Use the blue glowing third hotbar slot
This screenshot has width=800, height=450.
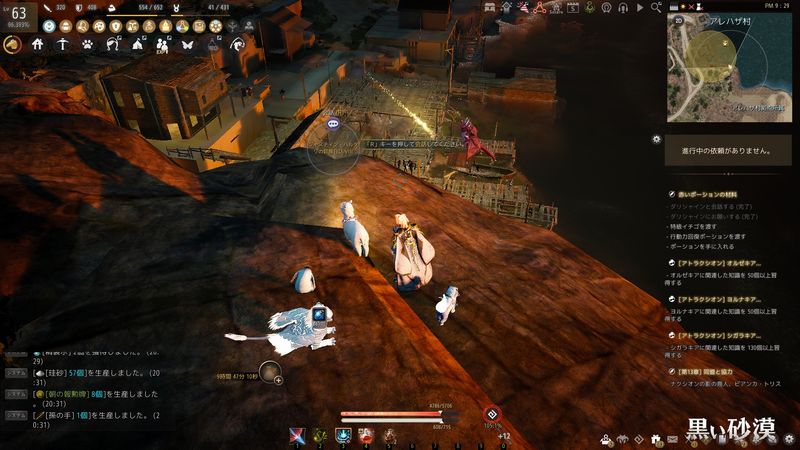(343, 435)
